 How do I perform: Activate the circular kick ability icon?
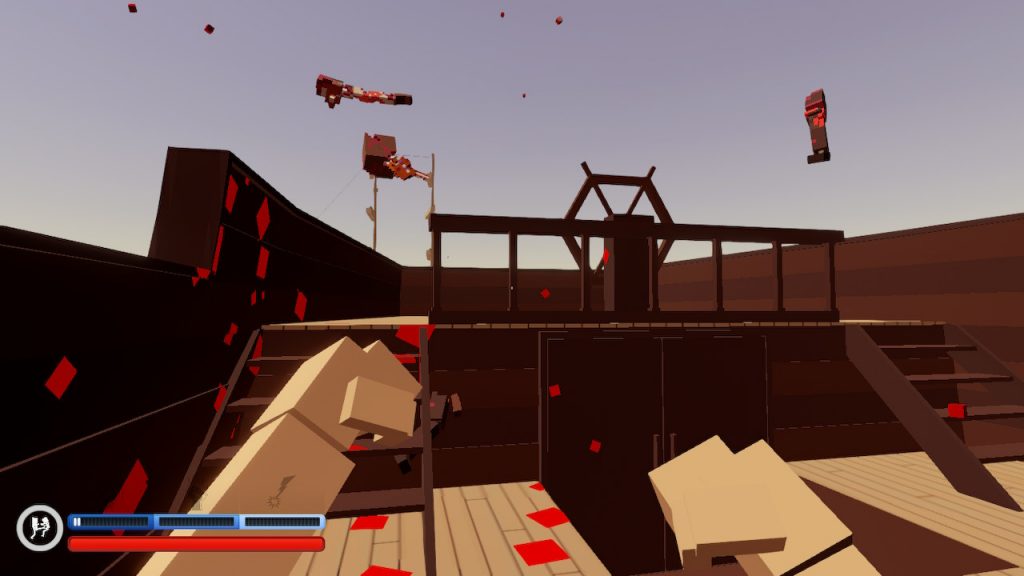(40, 528)
